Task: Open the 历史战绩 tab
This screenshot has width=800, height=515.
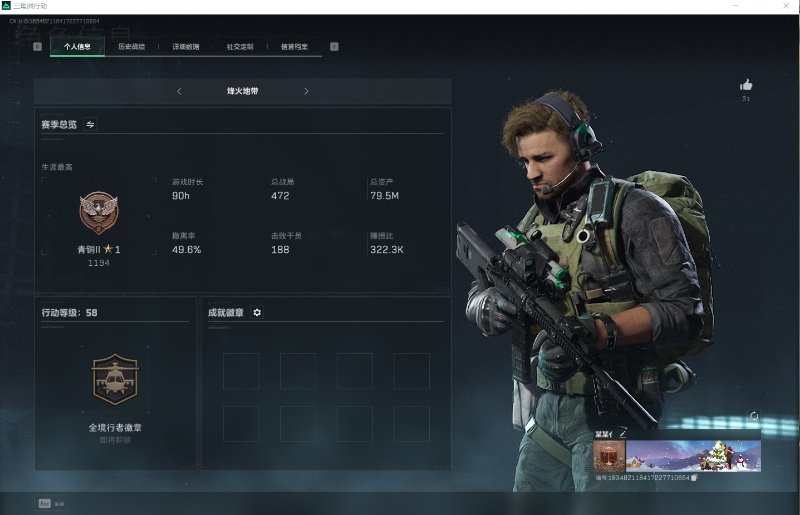Action: pyautogui.click(x=131, y=46)
